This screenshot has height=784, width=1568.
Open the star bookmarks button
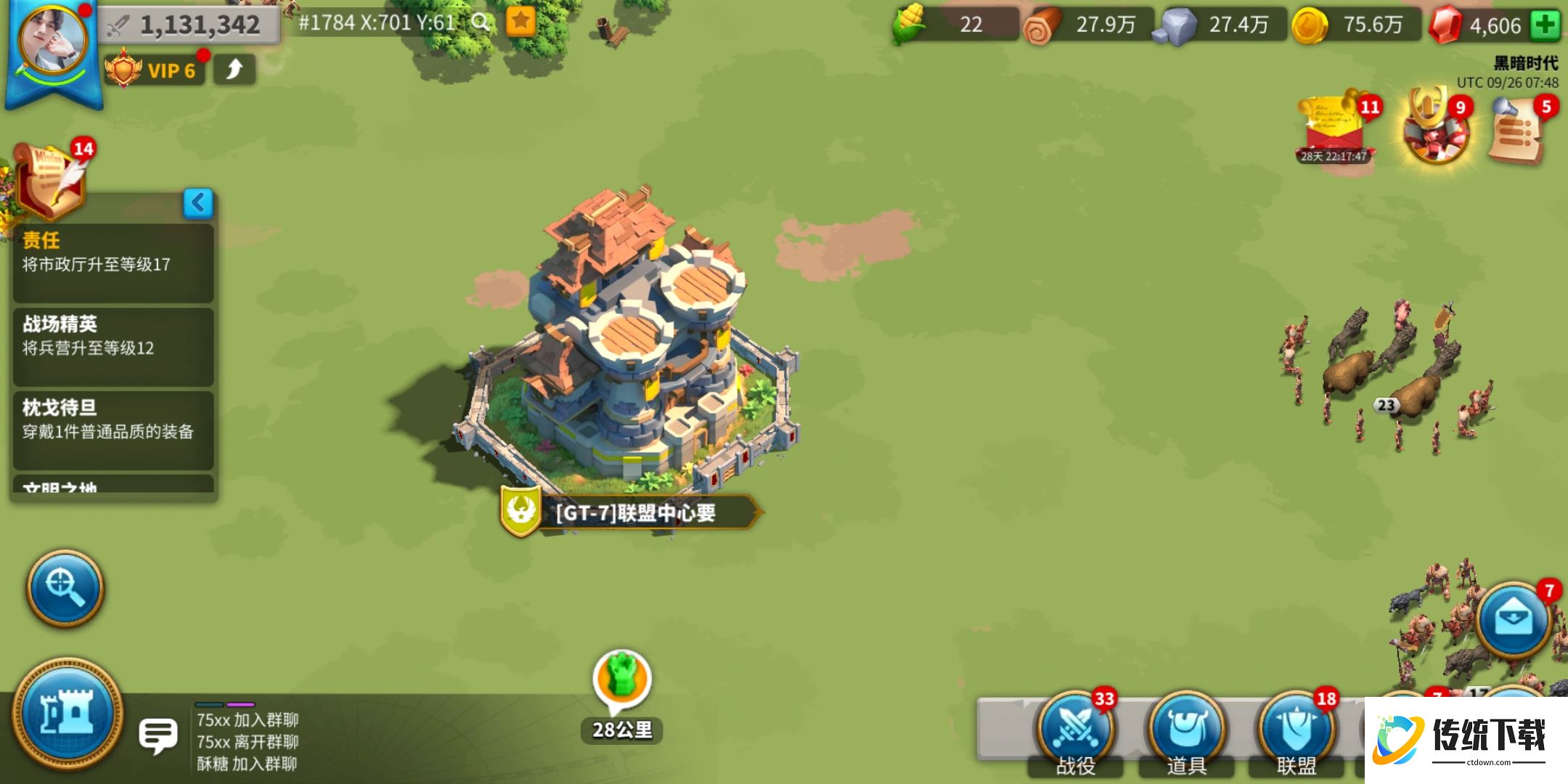click(520, 22)
